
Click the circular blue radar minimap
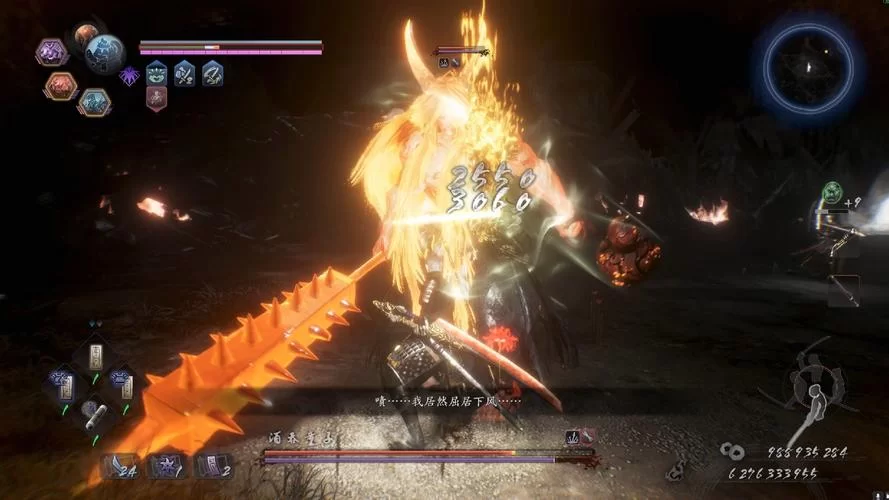[809, 65]
